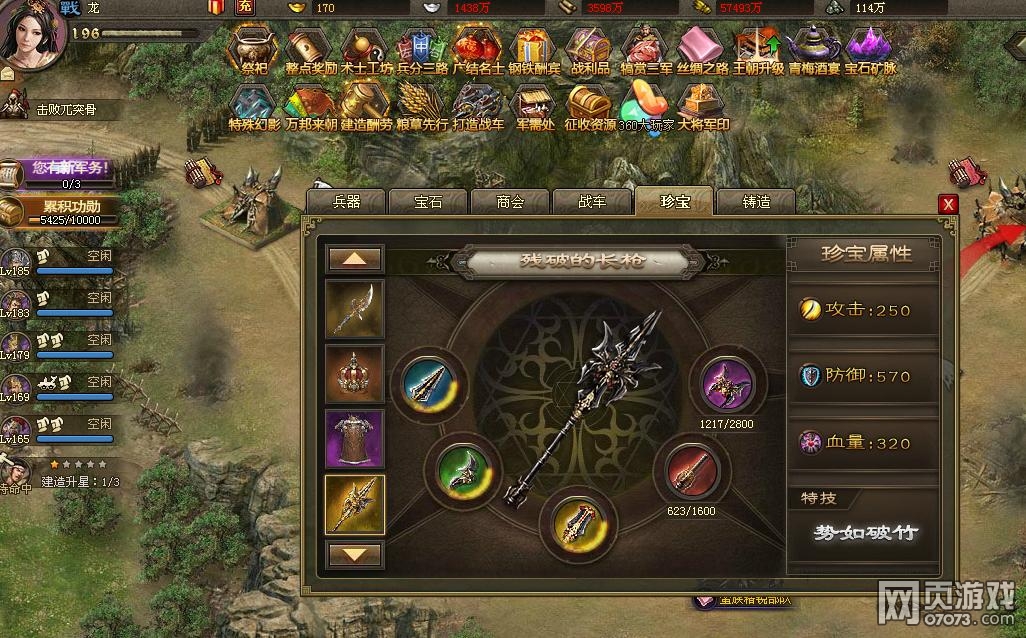
Task: Open the 宝石 tab
Action: tap(427, 201)
